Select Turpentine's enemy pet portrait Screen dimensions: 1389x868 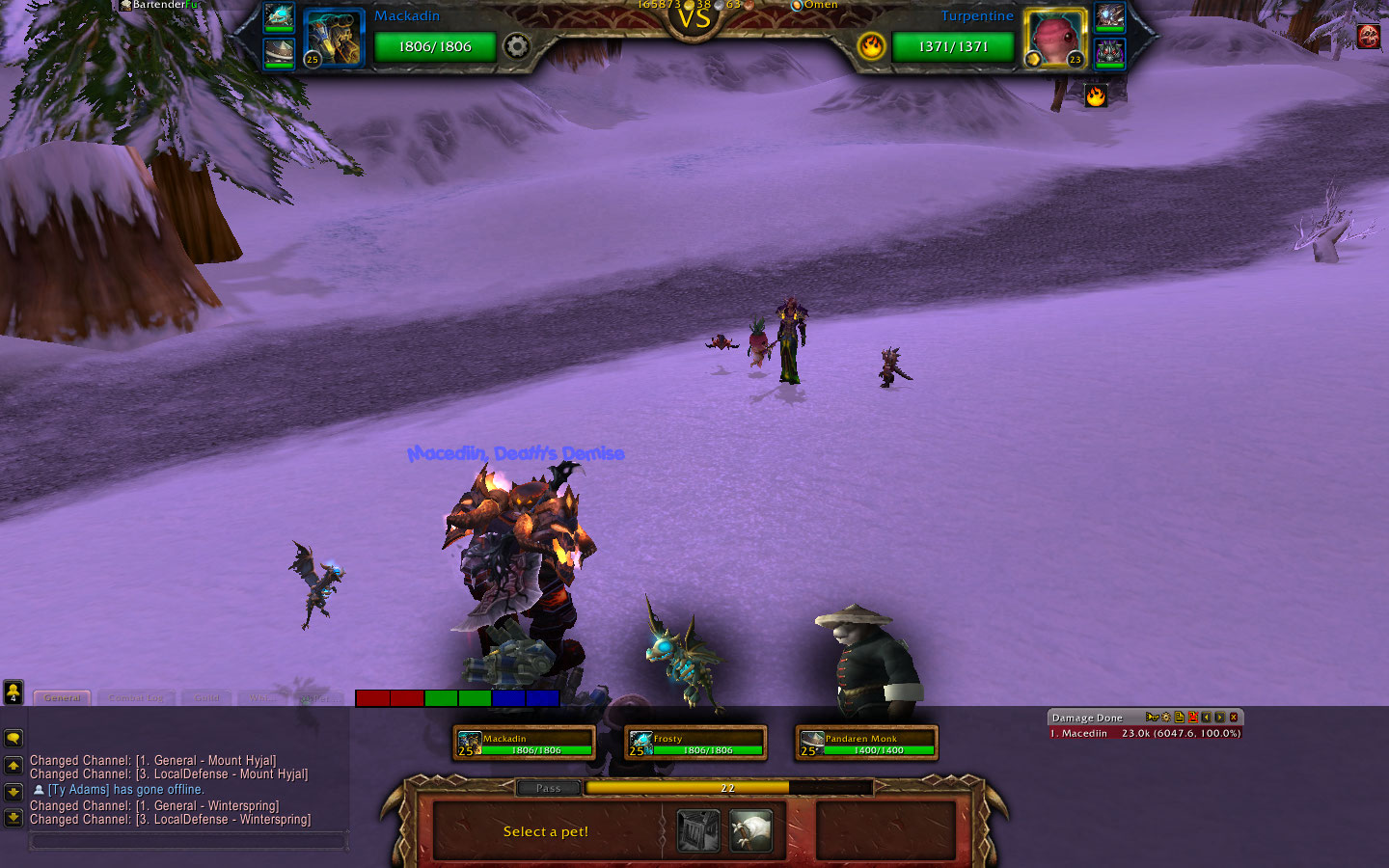[x=1053, y=39]
